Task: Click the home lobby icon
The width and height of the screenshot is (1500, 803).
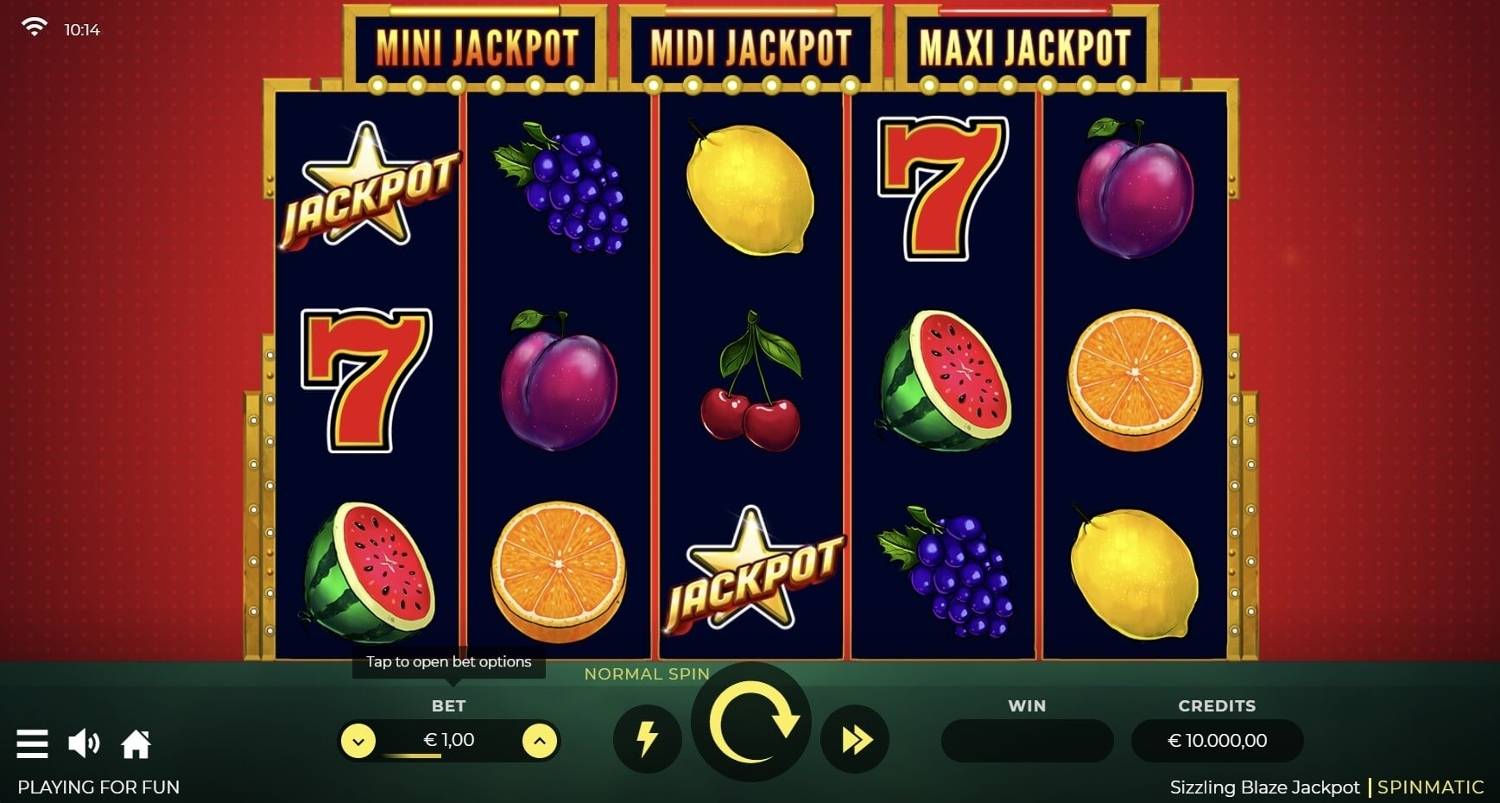Action: (x=136, y=742)
